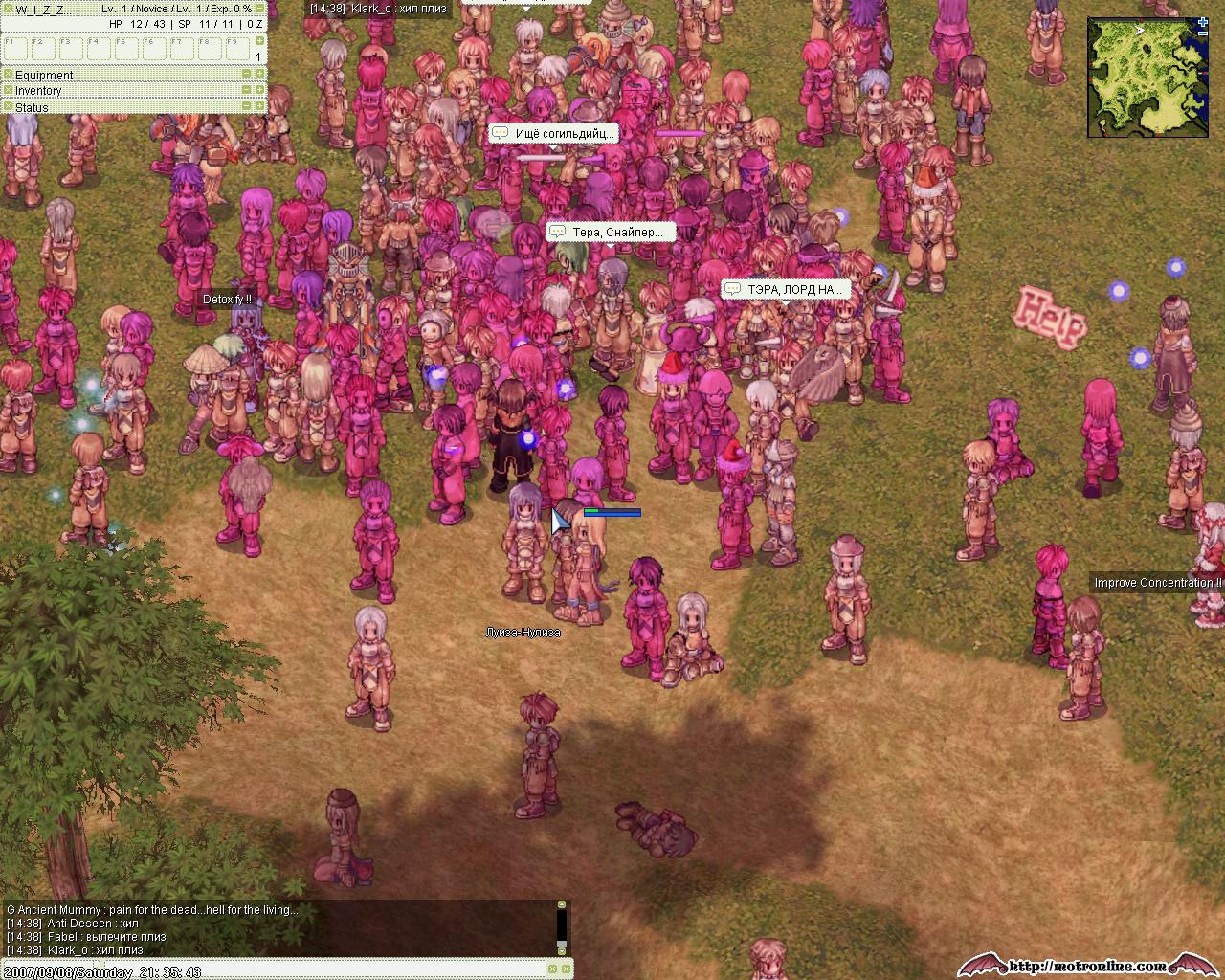Open the Equipment window header
1225x980 pixels.
tap(44, 75)
